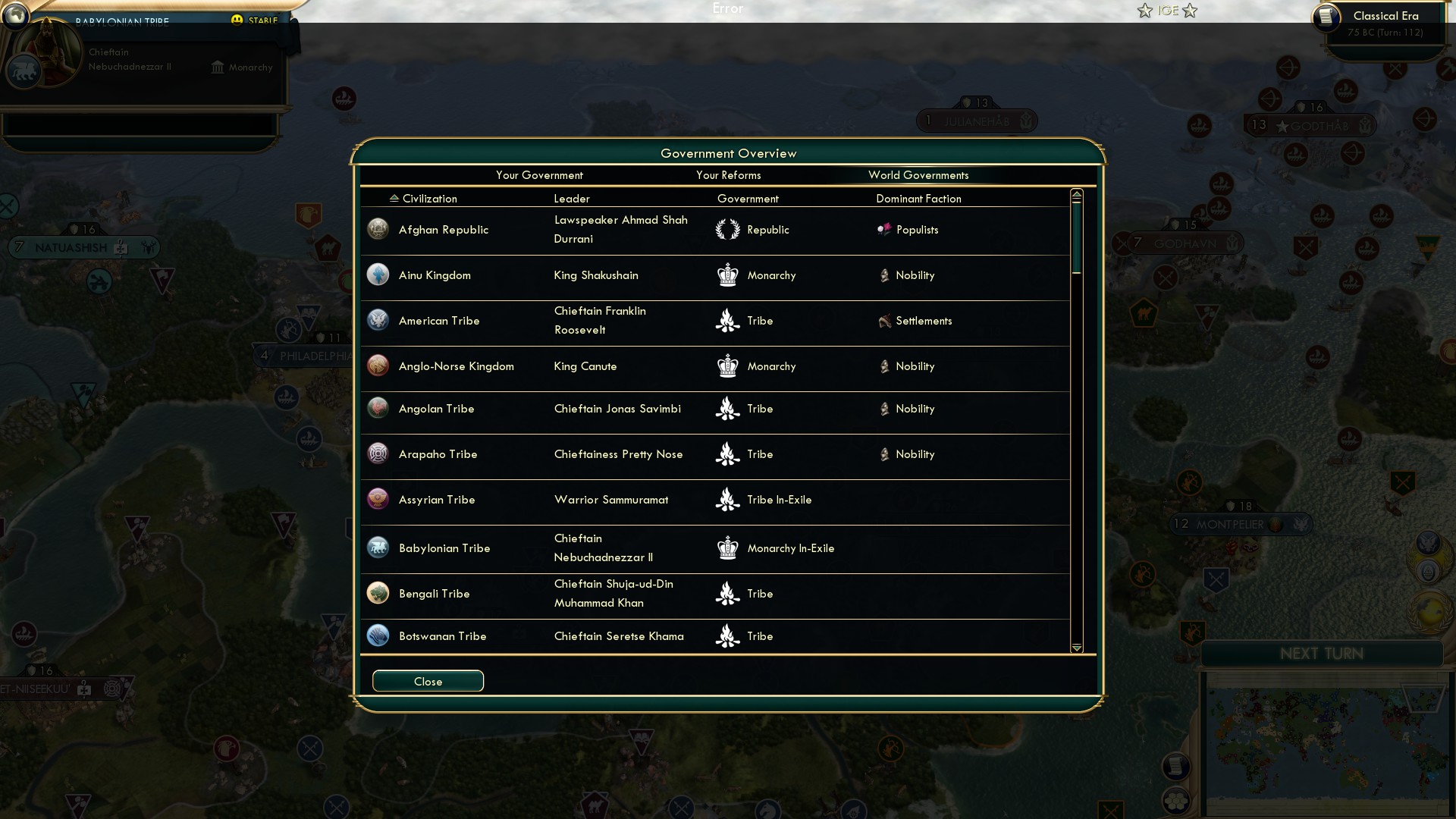Click the Afghan Republic civilization icon
This screenshot has width=1456, height=819.
tap(378, 229)
